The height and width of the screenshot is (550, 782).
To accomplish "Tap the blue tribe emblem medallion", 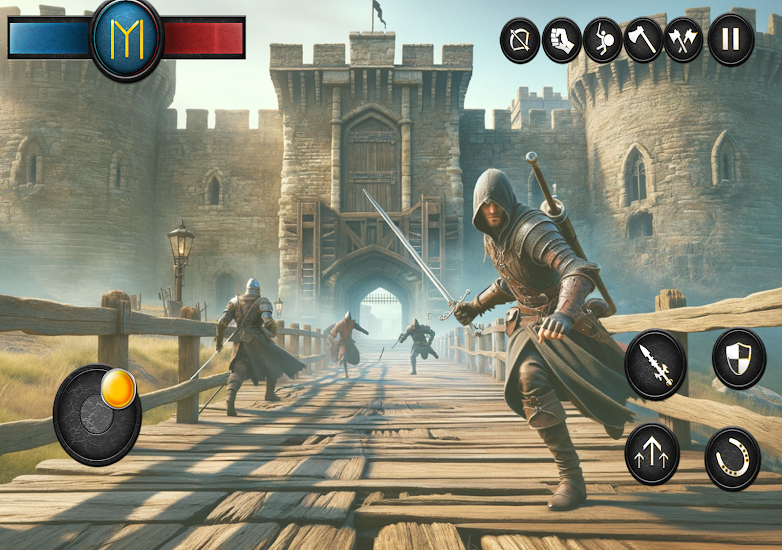I will [x=127, y=37].
